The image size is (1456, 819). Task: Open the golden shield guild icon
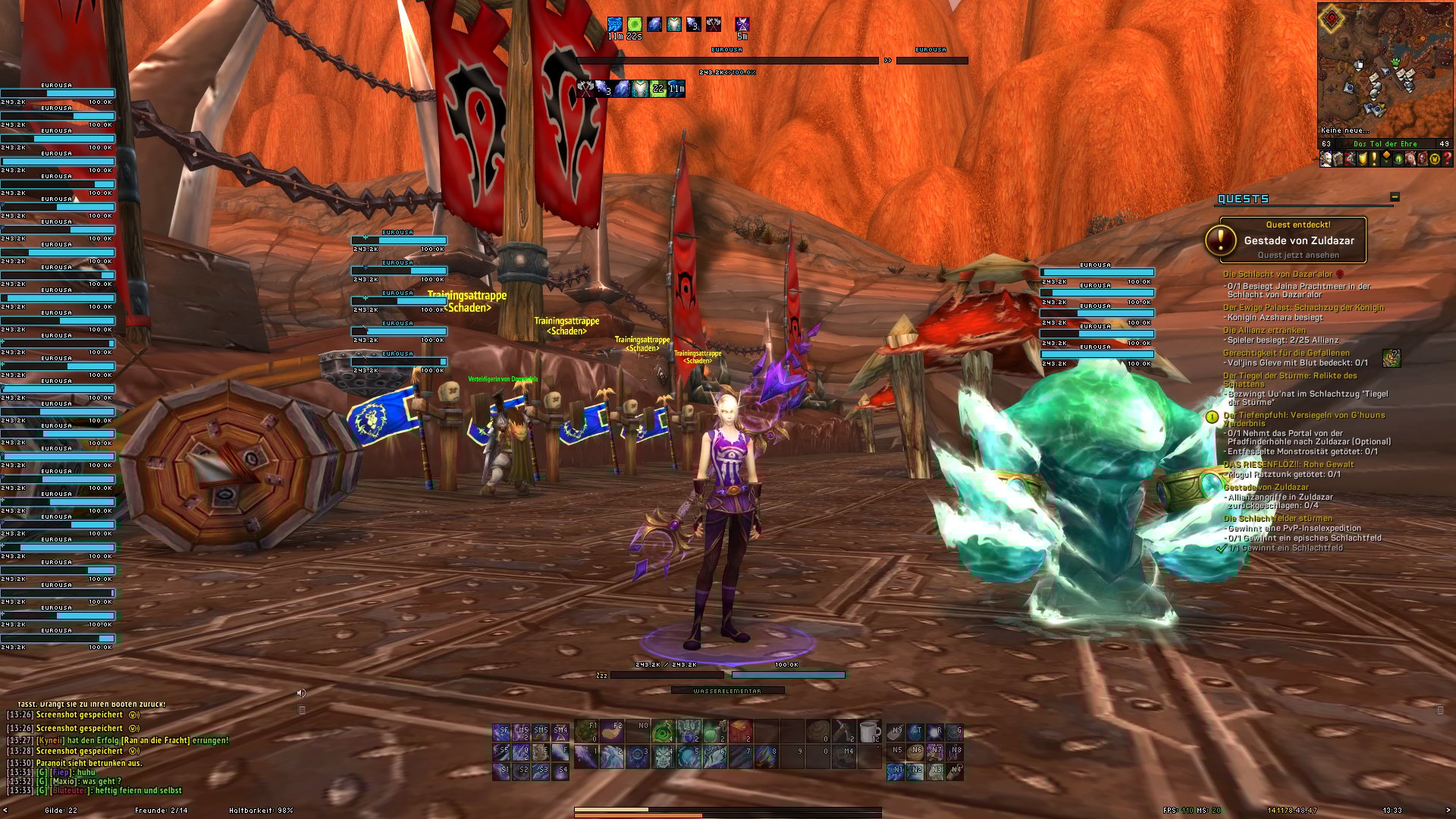(x=1363, y=159)
